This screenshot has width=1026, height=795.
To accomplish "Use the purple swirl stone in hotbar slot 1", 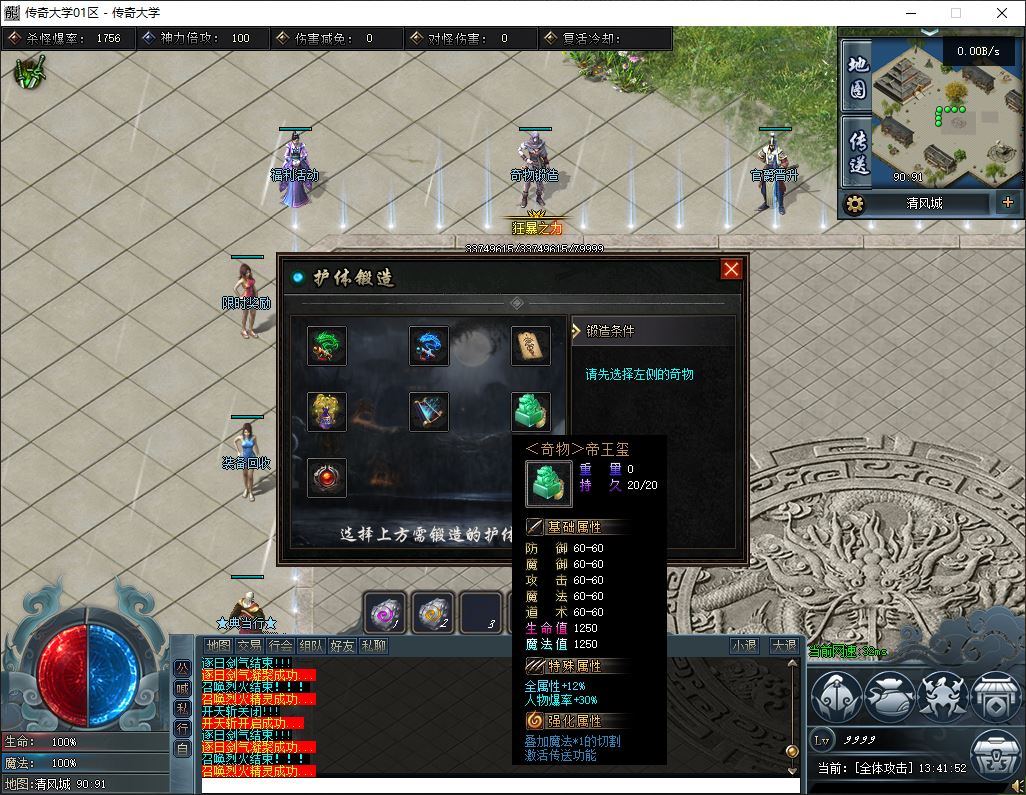I will [385, 612].
